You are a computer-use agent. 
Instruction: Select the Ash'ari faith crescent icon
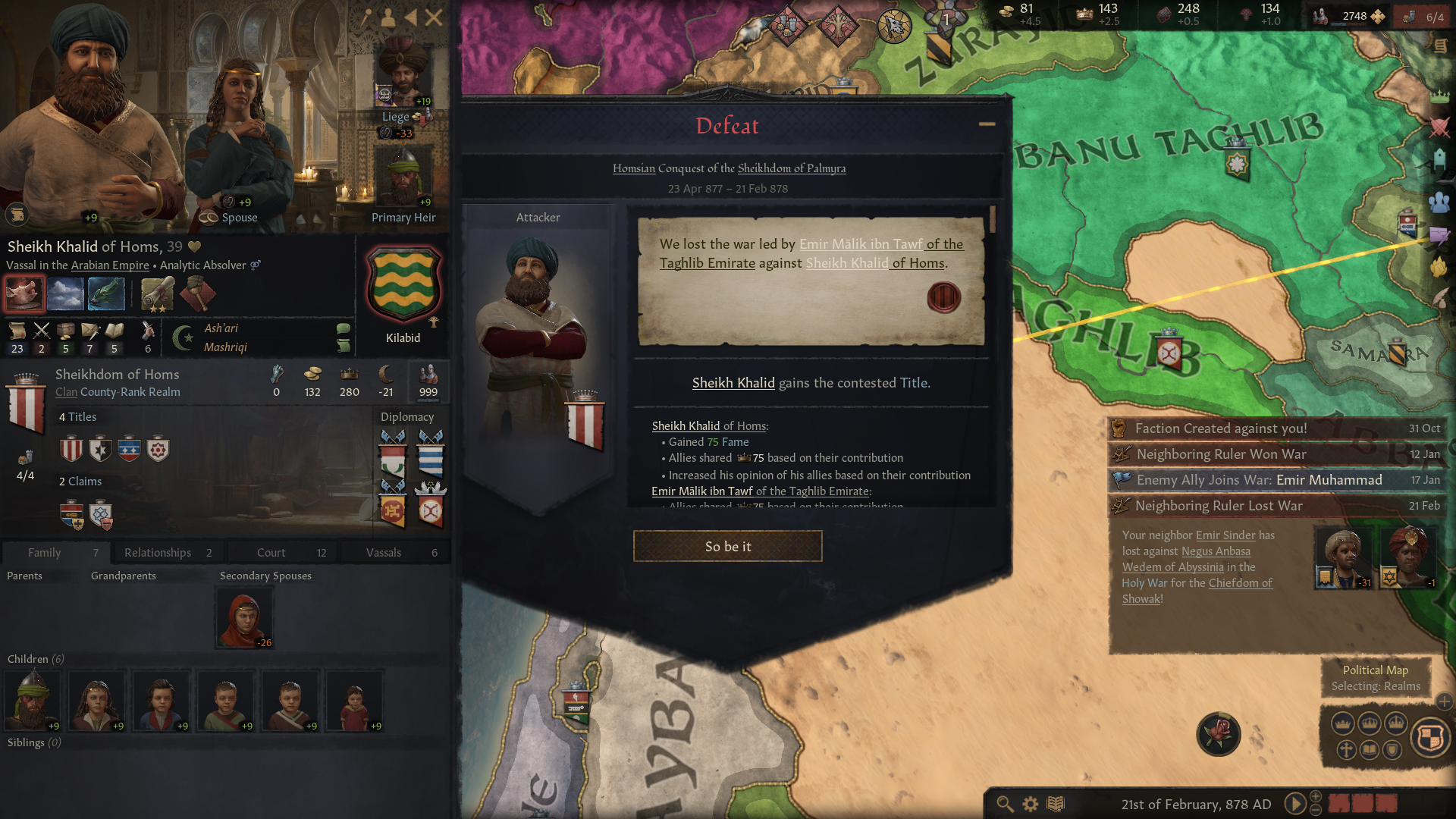coord(182,337)
